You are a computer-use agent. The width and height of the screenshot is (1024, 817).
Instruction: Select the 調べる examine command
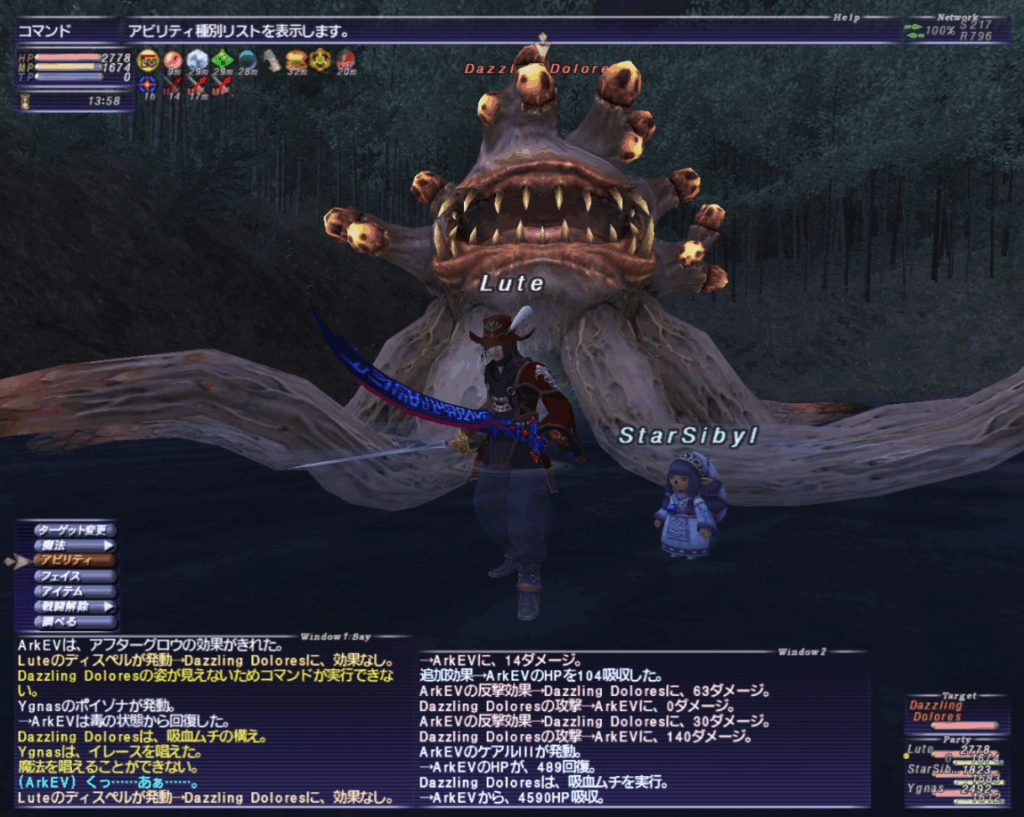pyautogui.click(x=74, y=621)
